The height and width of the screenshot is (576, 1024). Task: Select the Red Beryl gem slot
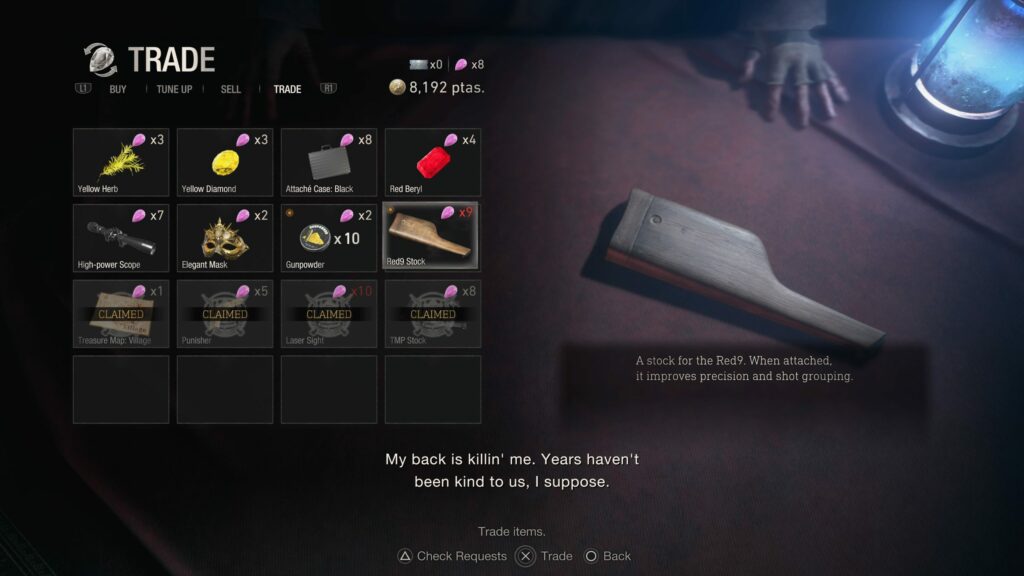point(433,162)
